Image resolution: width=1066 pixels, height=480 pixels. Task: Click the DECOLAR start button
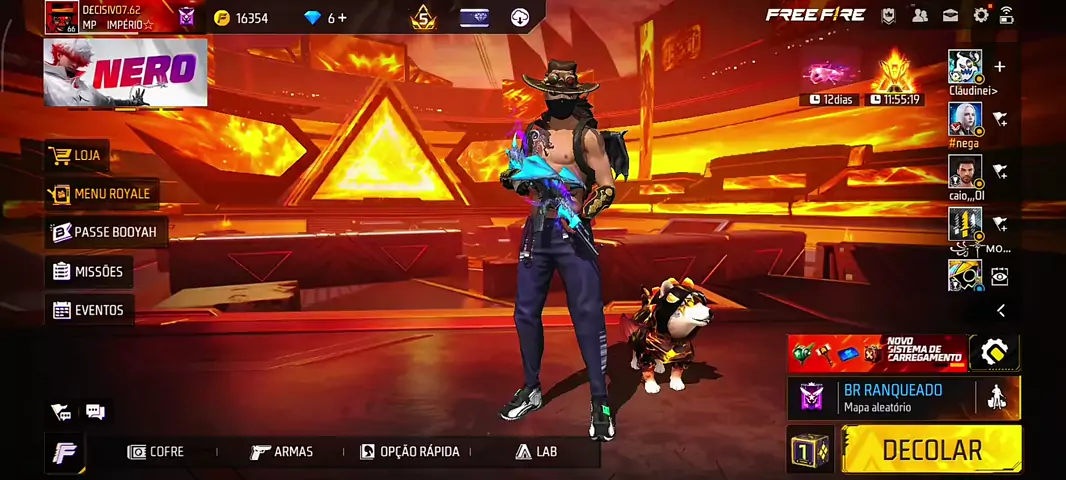[x=931, y=450]
